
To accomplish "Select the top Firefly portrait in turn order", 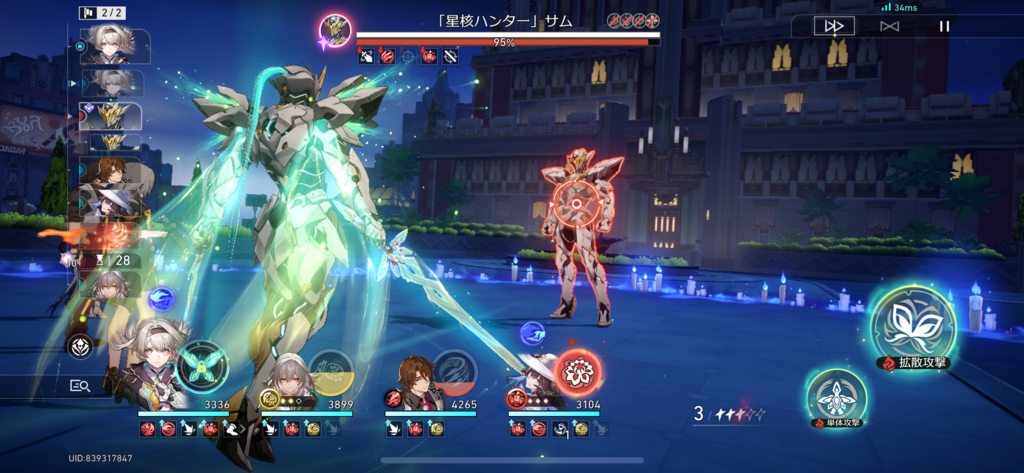I will pyautogui.click(x=114, y=45).
